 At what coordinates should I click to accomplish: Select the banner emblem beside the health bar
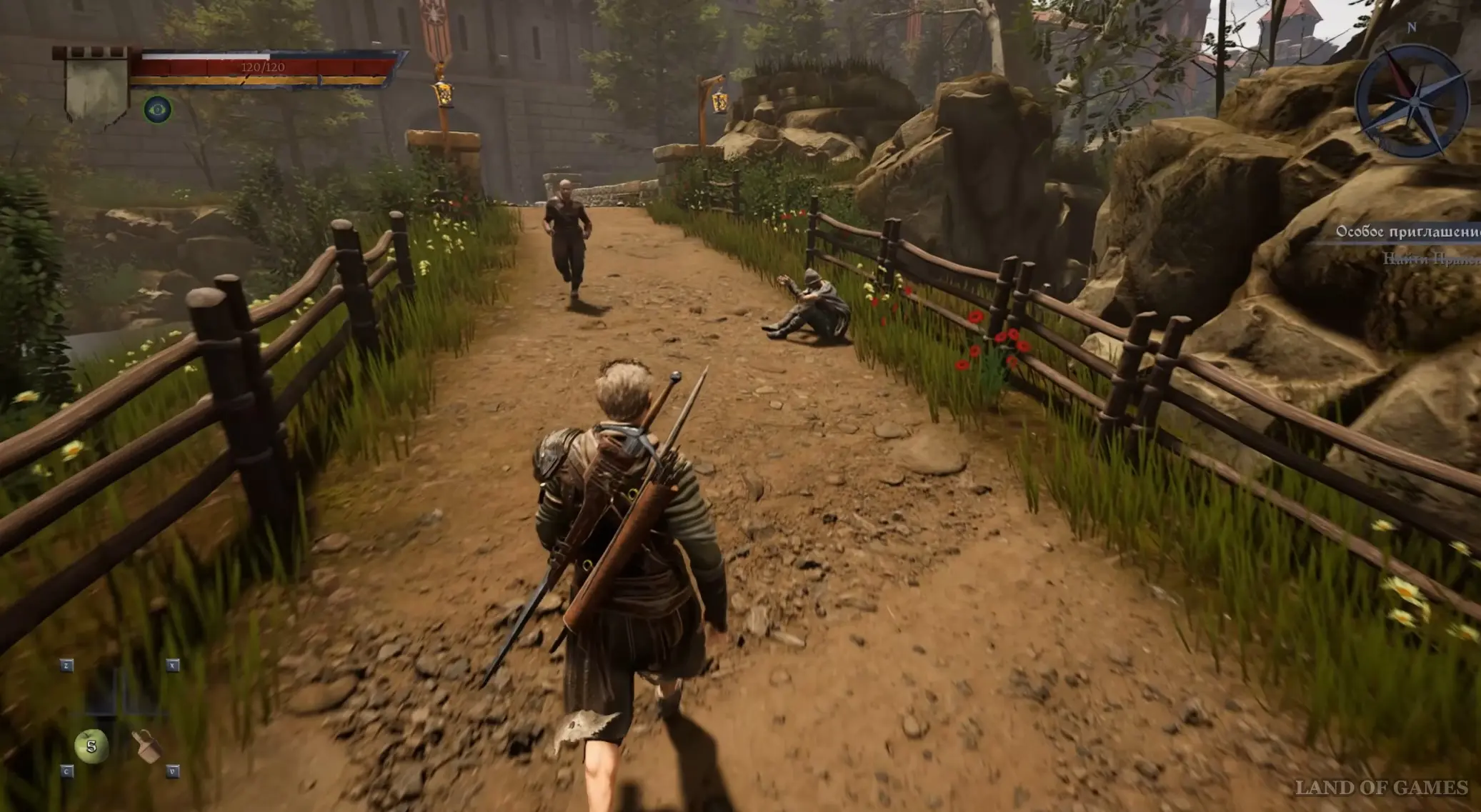click(x=96, y=87)
